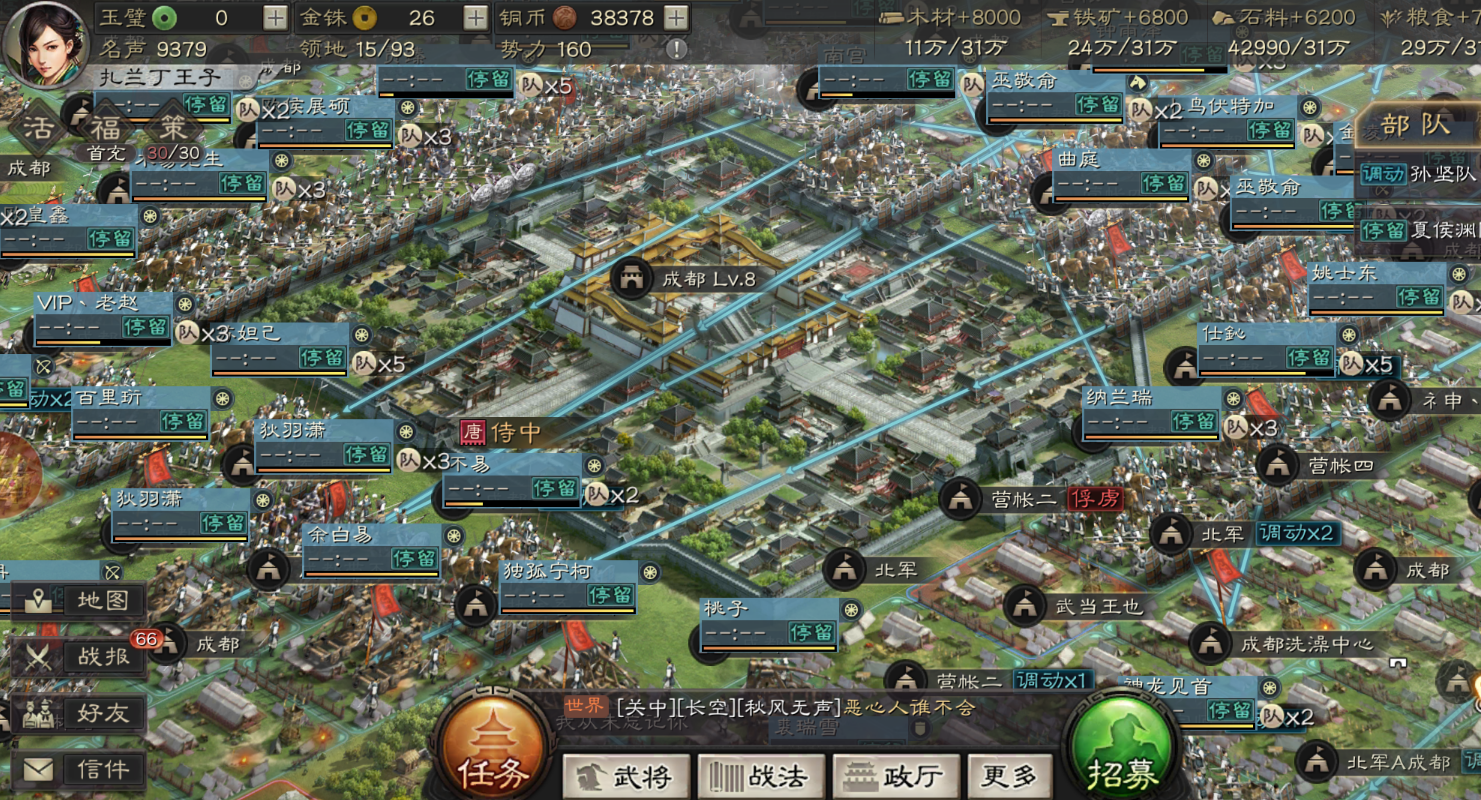This screenshot has width=1481, height=800.
Task: Open the 福 diamond welfare icon
Action: (x=106, y=127)
